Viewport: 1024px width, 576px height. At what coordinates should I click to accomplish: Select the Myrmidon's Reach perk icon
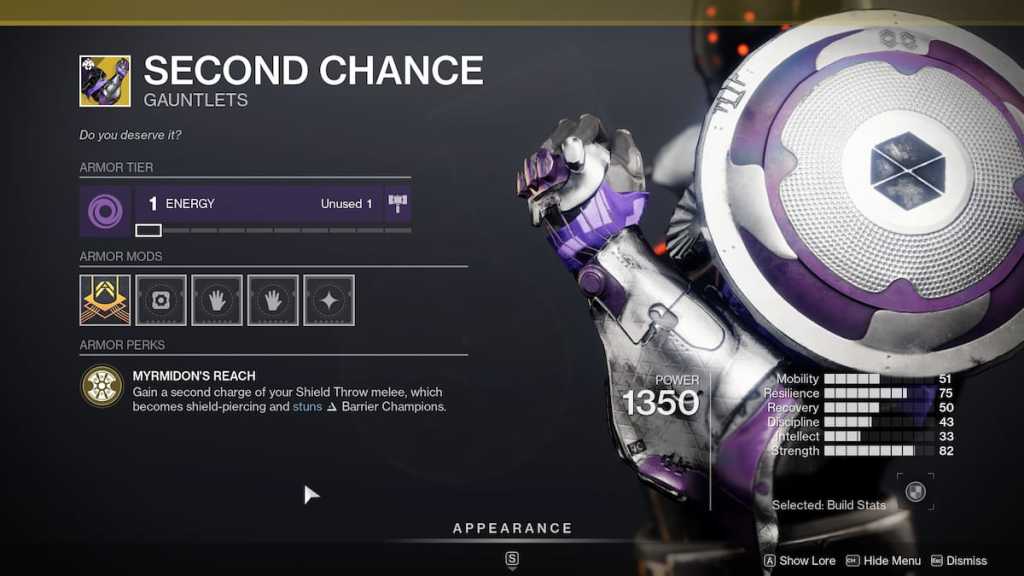(103, 387)
